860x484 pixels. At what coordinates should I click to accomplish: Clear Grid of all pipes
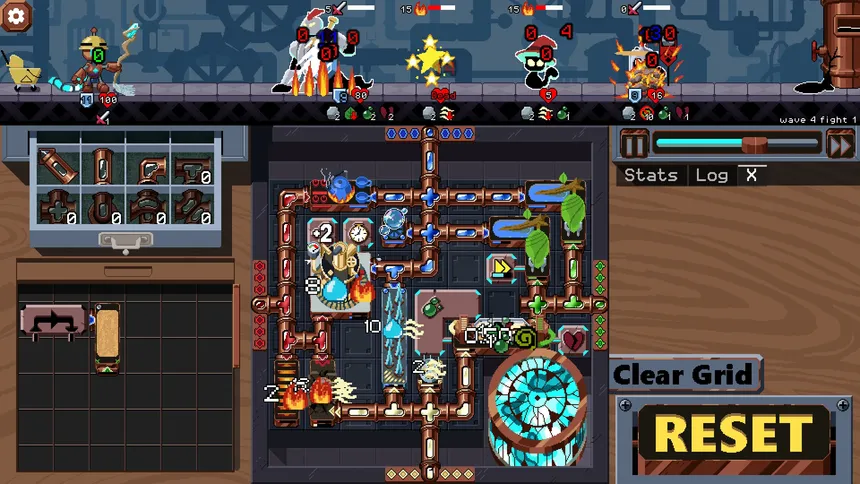coord(682,376)
